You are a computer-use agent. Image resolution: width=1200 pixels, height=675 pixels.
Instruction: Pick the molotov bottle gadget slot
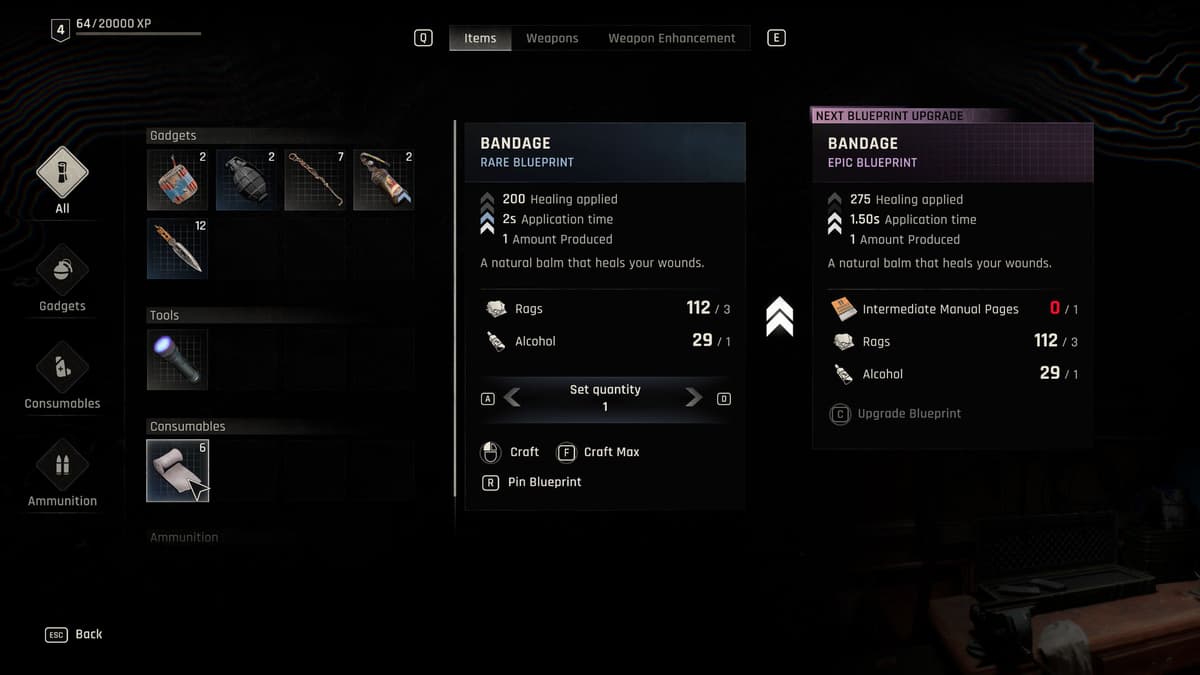coord(383,180)
